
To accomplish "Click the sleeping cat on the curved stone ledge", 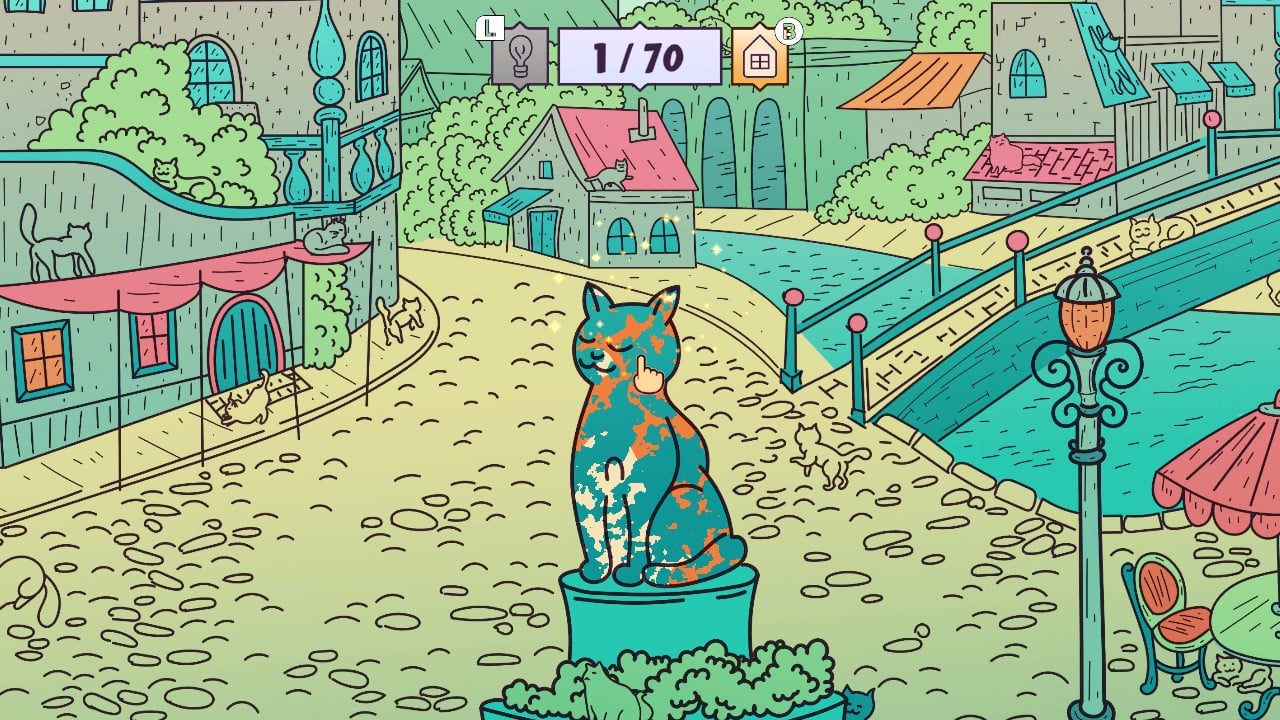I will coord(166,169).
